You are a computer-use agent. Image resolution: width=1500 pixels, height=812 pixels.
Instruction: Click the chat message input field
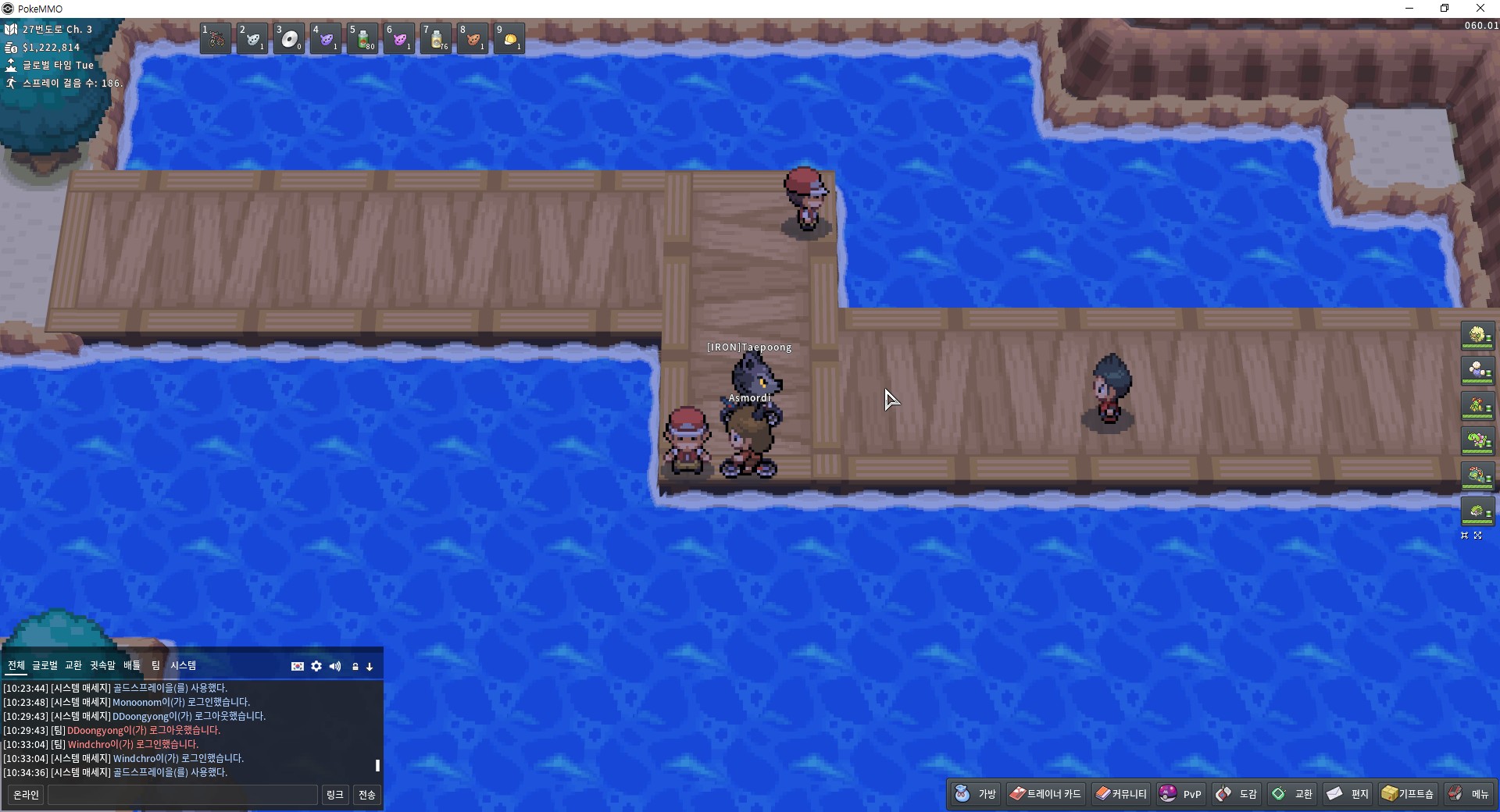click(183, 795)
